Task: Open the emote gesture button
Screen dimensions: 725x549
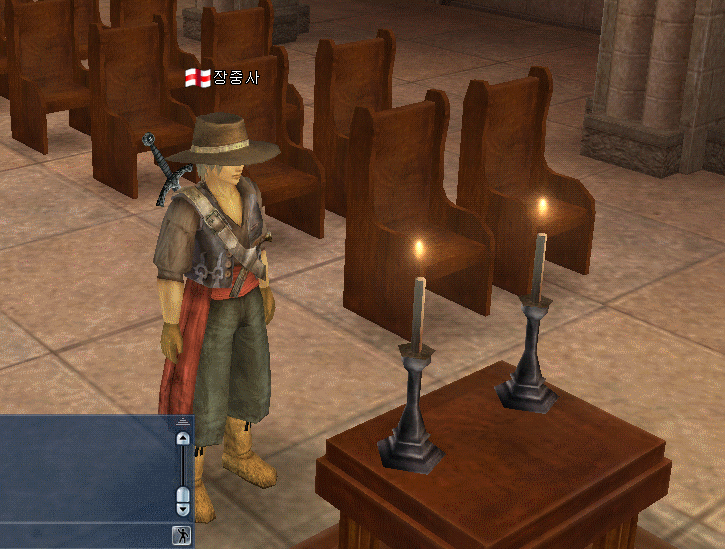Action: [181, 534]
